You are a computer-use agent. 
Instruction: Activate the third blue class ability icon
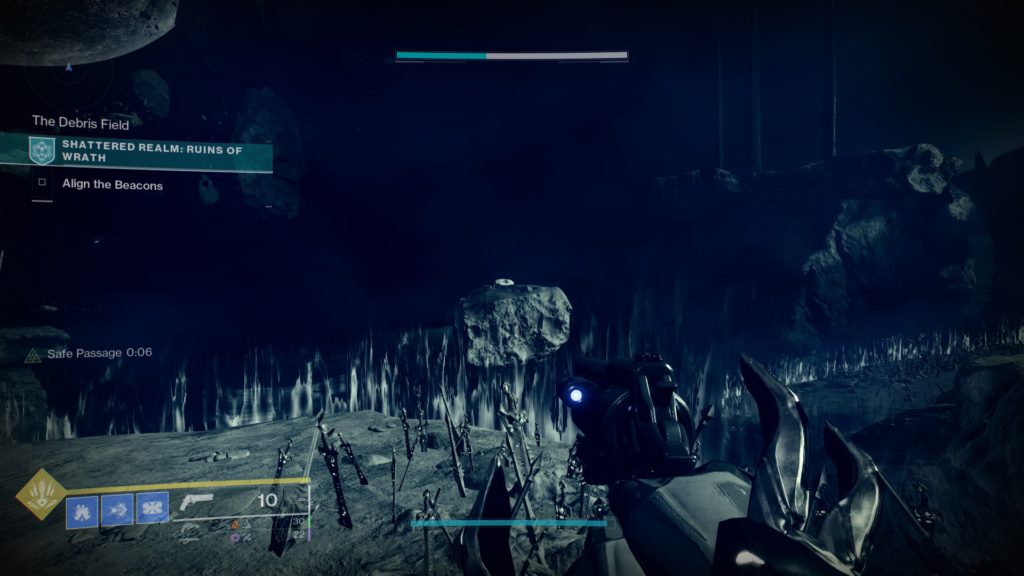[152, 509]
